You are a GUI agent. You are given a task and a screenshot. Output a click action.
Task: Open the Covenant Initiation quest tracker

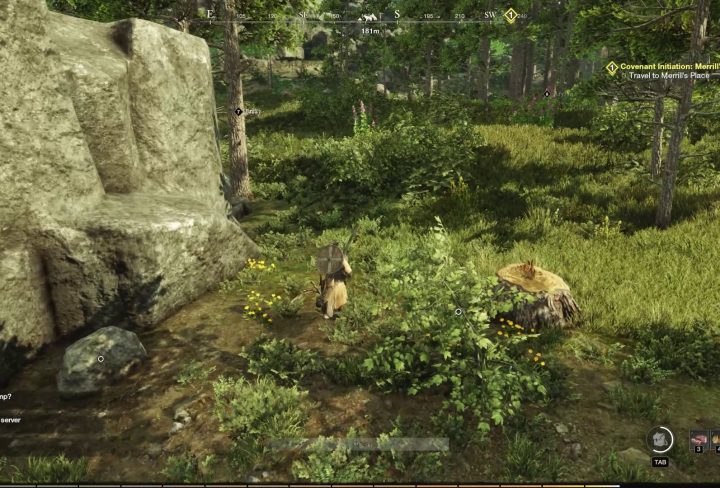click(x=665, y=67)
